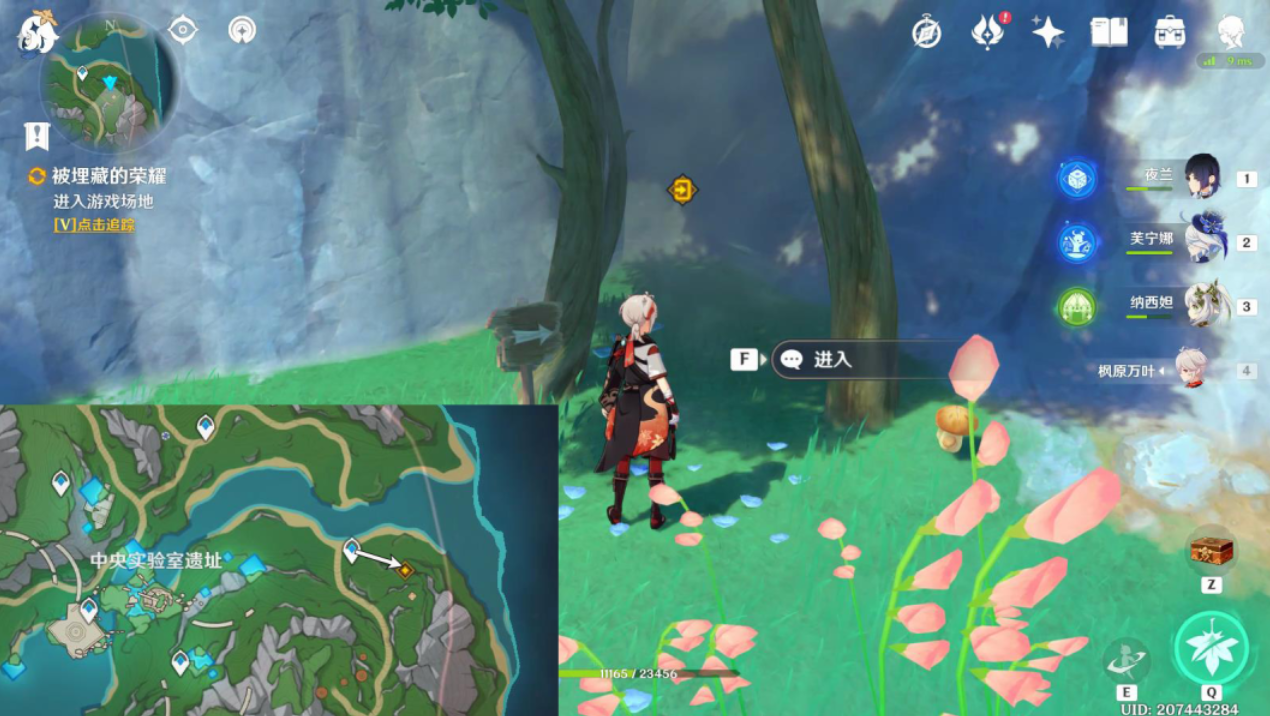
Task: Open the character profile portrait icon
Action: click(x=1231, y=32)
